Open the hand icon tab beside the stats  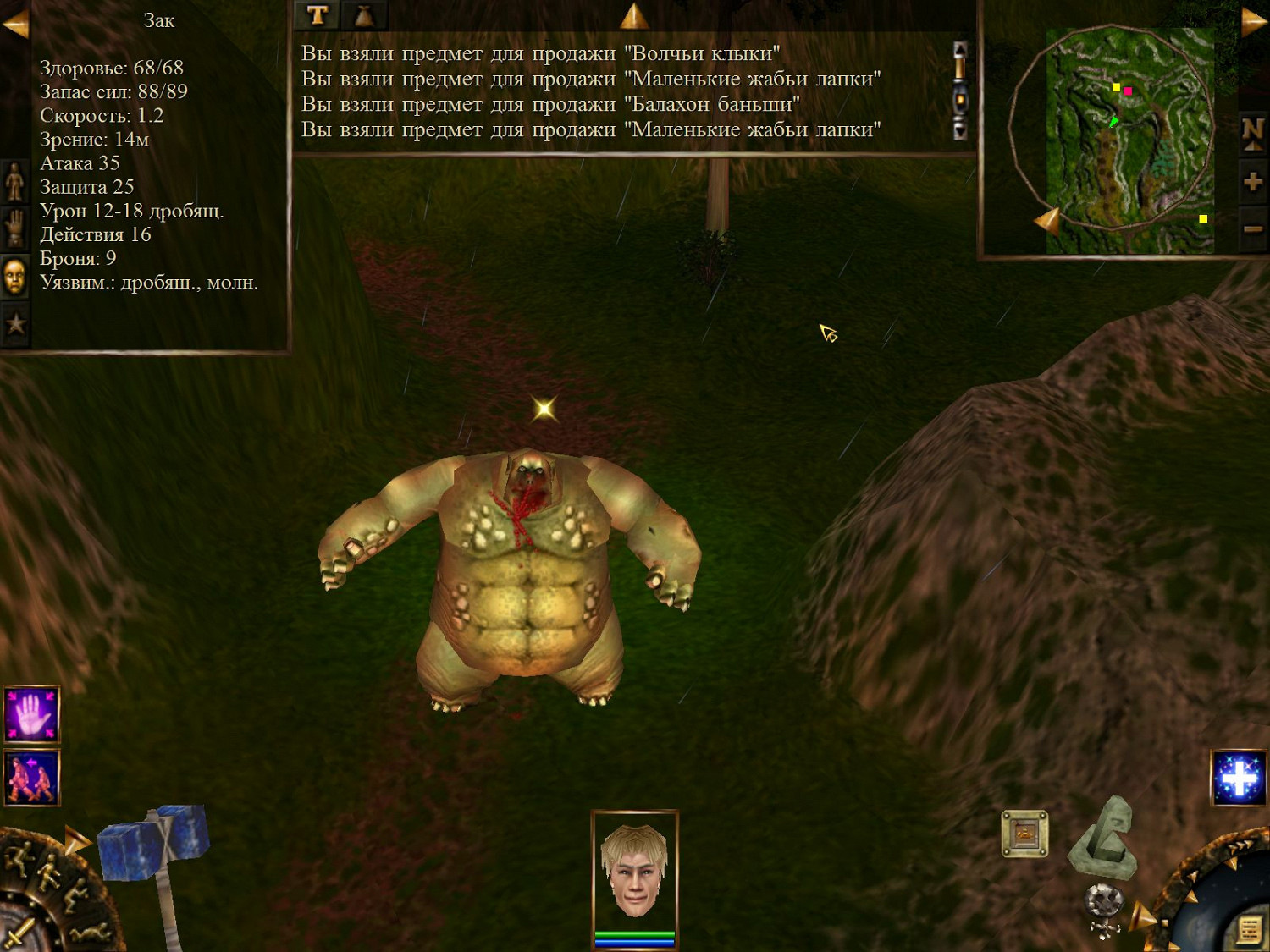click(x=14, y=228)
